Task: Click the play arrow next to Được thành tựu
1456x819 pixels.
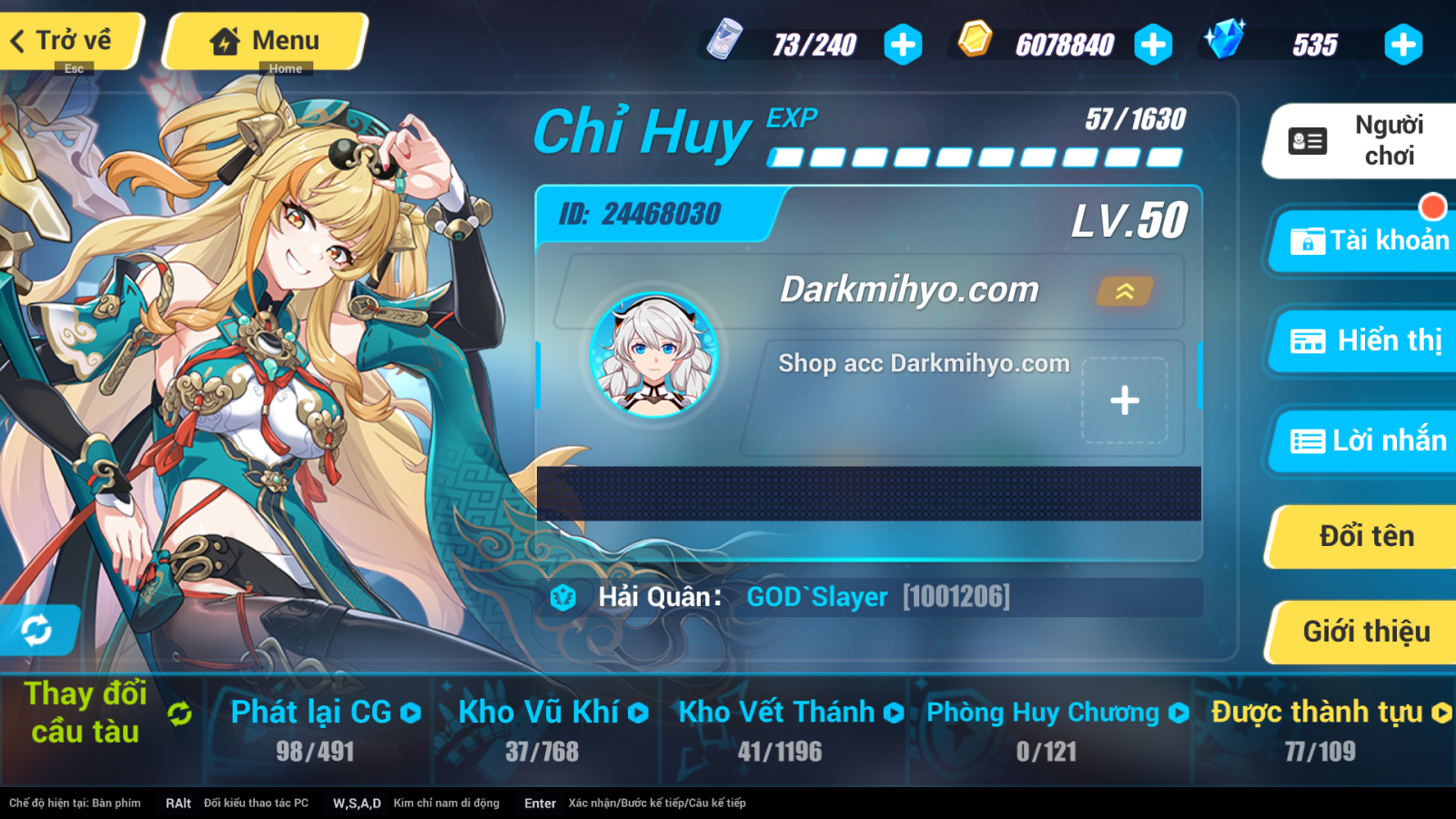Action: (1440, 713)
